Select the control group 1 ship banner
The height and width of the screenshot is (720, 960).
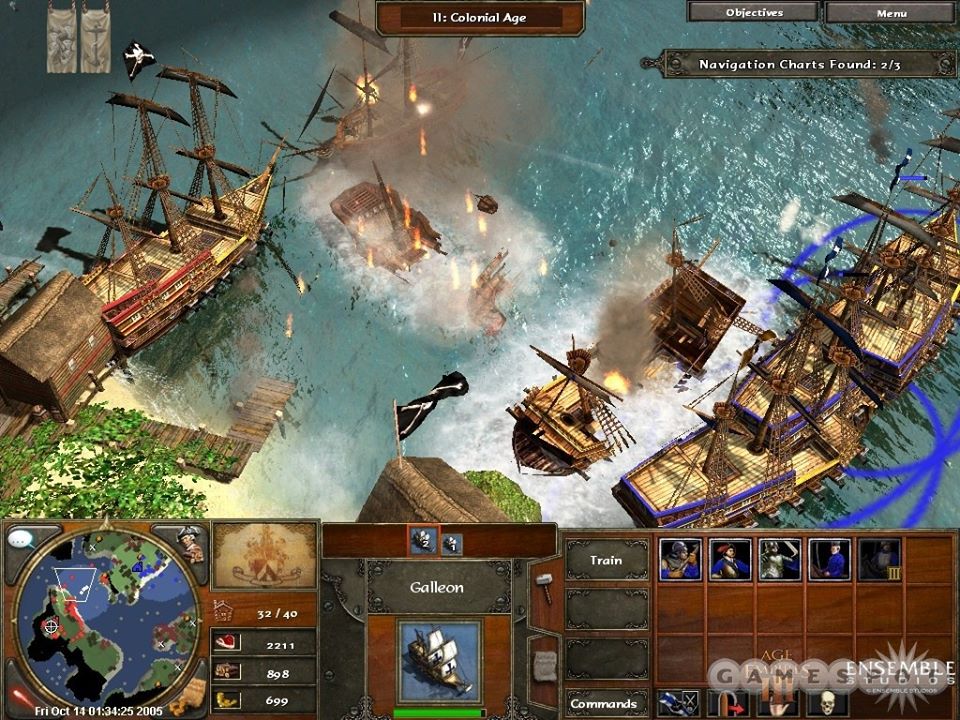point(421,541)
